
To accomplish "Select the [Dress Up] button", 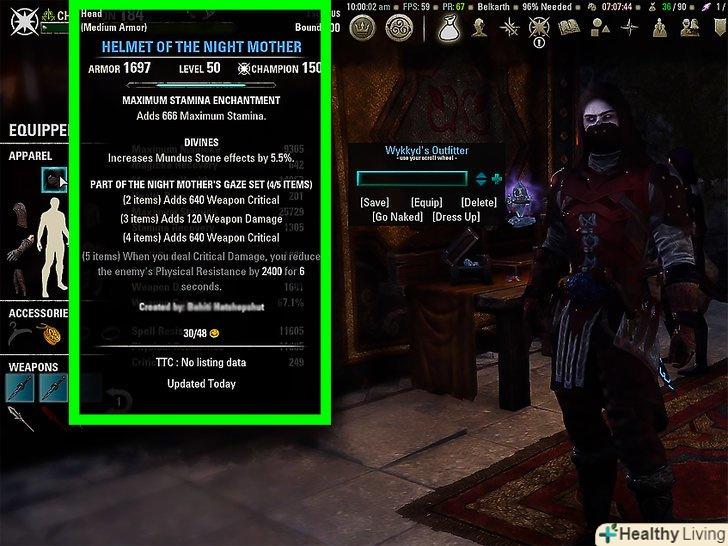I will tap(456, 217).
